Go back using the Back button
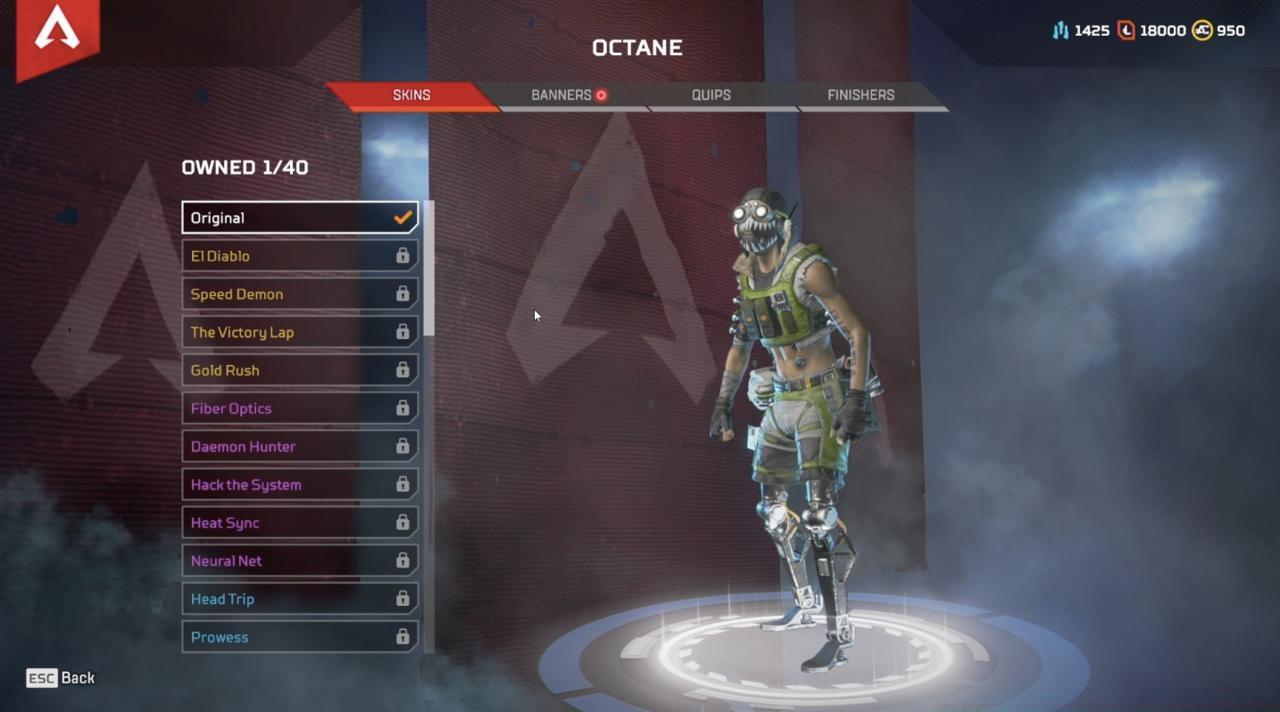 point(61,678)
